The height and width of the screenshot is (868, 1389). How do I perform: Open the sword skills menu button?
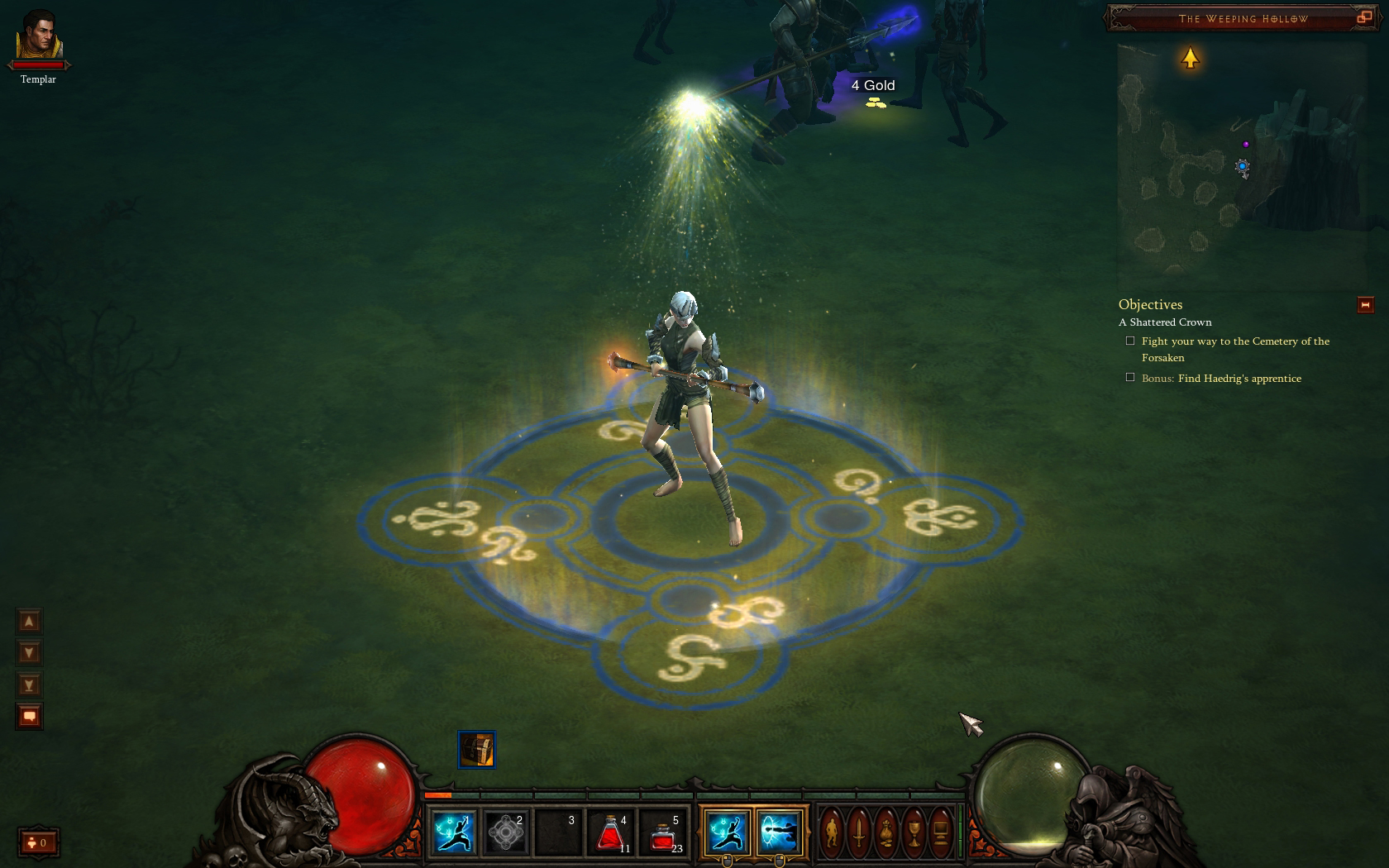[x=860, y=832]
